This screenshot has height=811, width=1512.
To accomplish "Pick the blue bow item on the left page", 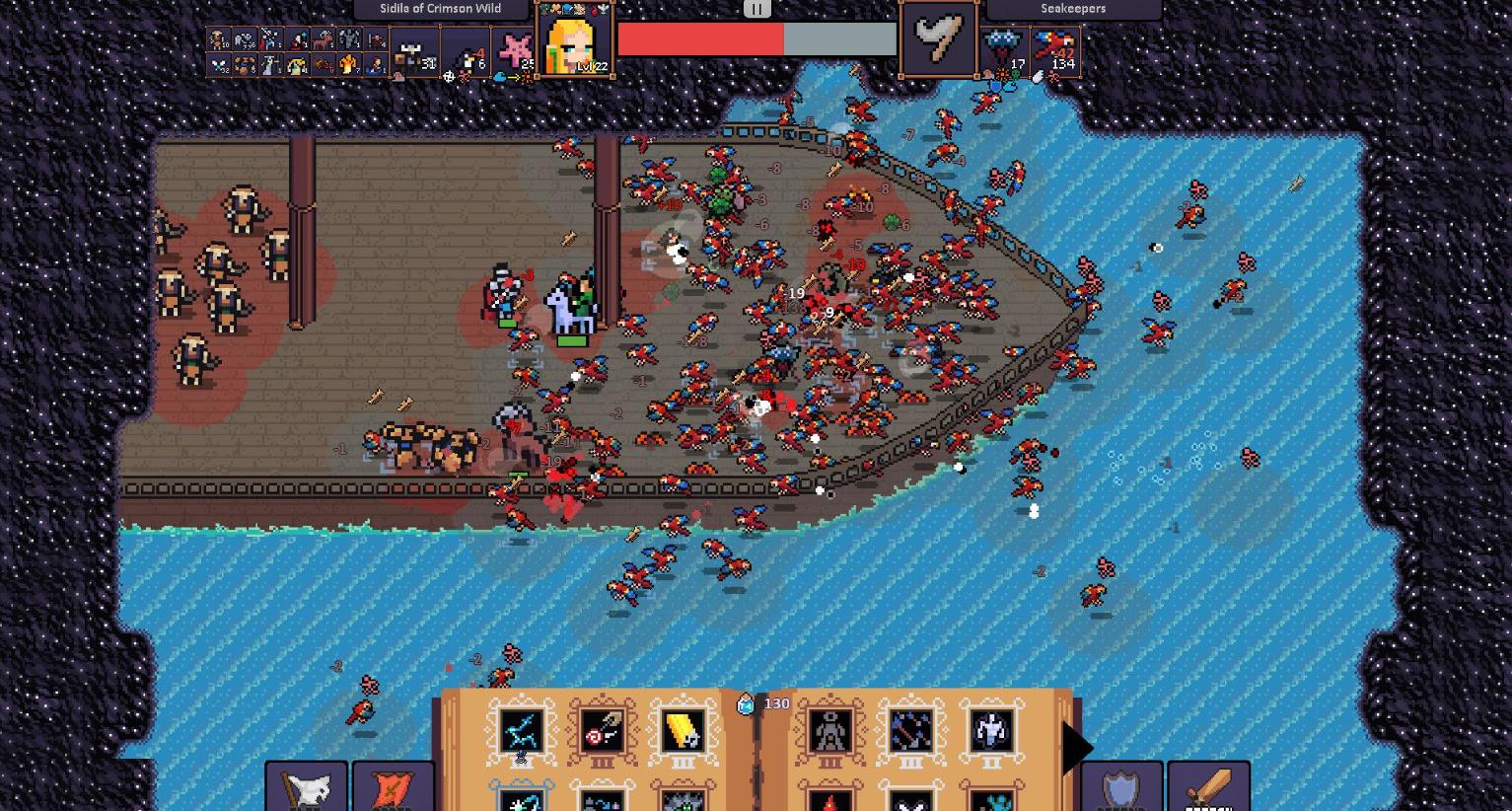I will (x=520, y=730).
